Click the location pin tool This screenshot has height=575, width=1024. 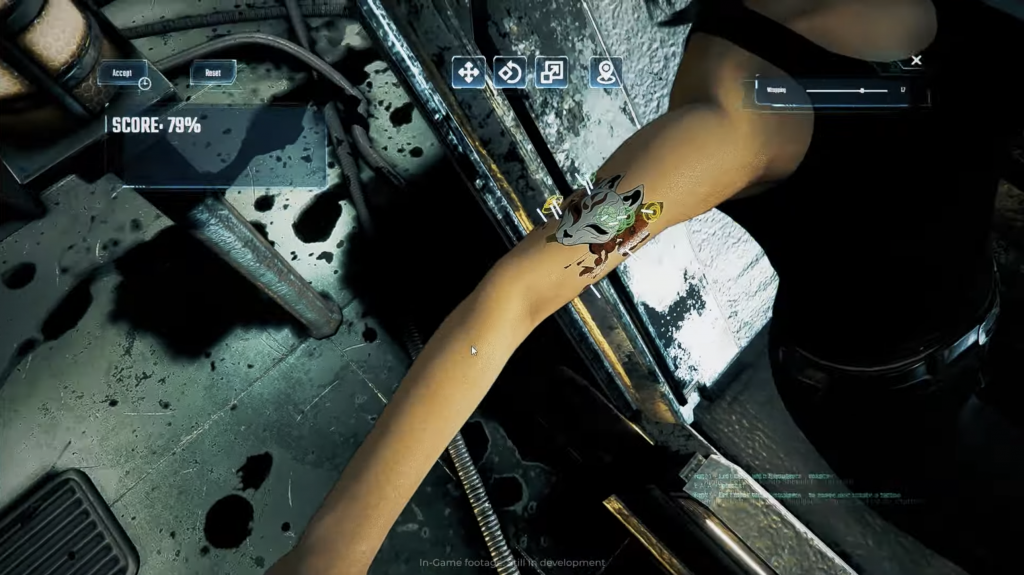(x=605, y=71)
